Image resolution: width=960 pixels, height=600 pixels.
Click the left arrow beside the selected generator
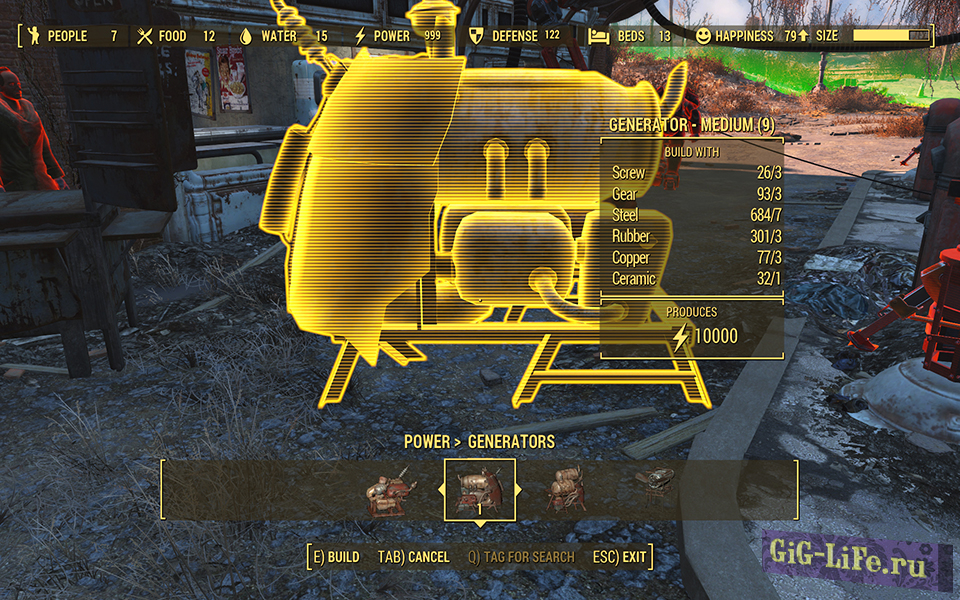point(440,490)
